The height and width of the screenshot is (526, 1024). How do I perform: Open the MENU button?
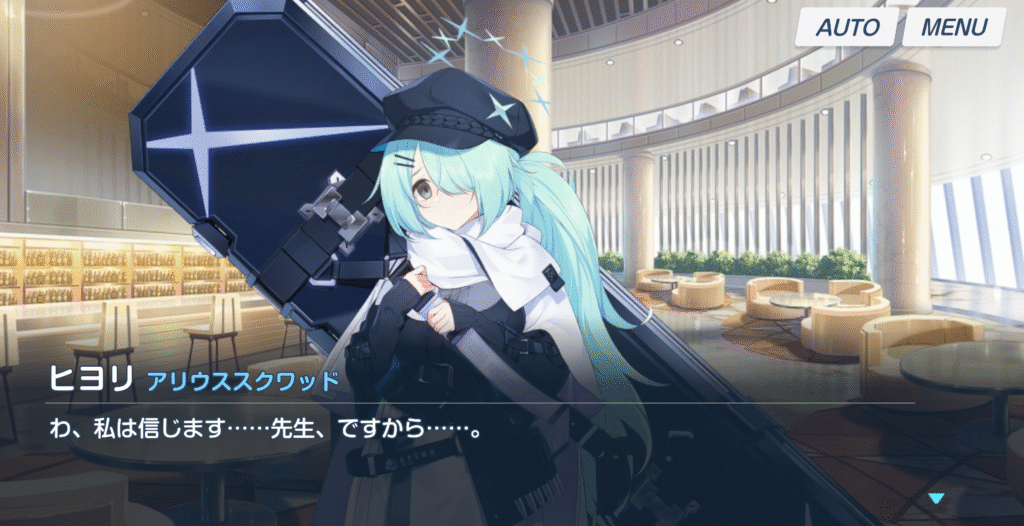coord(953,27)
